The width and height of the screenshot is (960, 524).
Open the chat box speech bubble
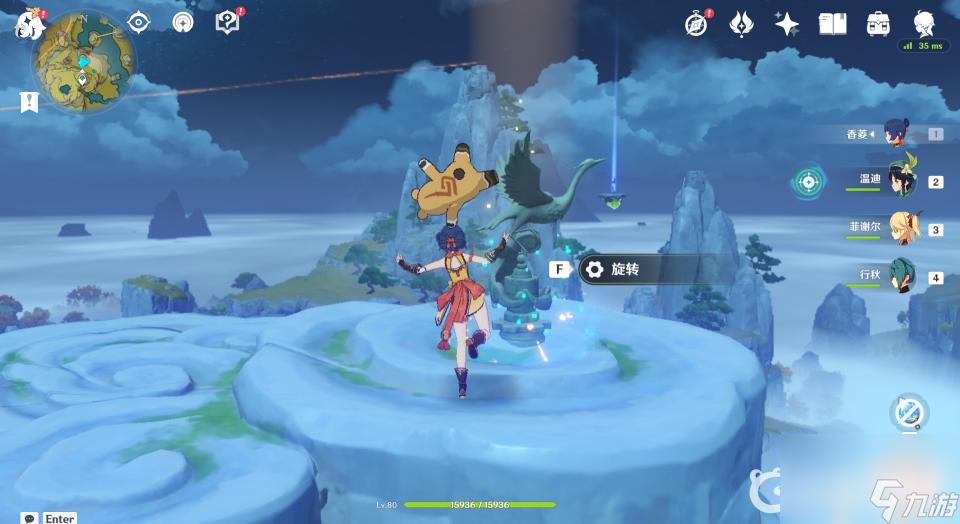point(29,518)
